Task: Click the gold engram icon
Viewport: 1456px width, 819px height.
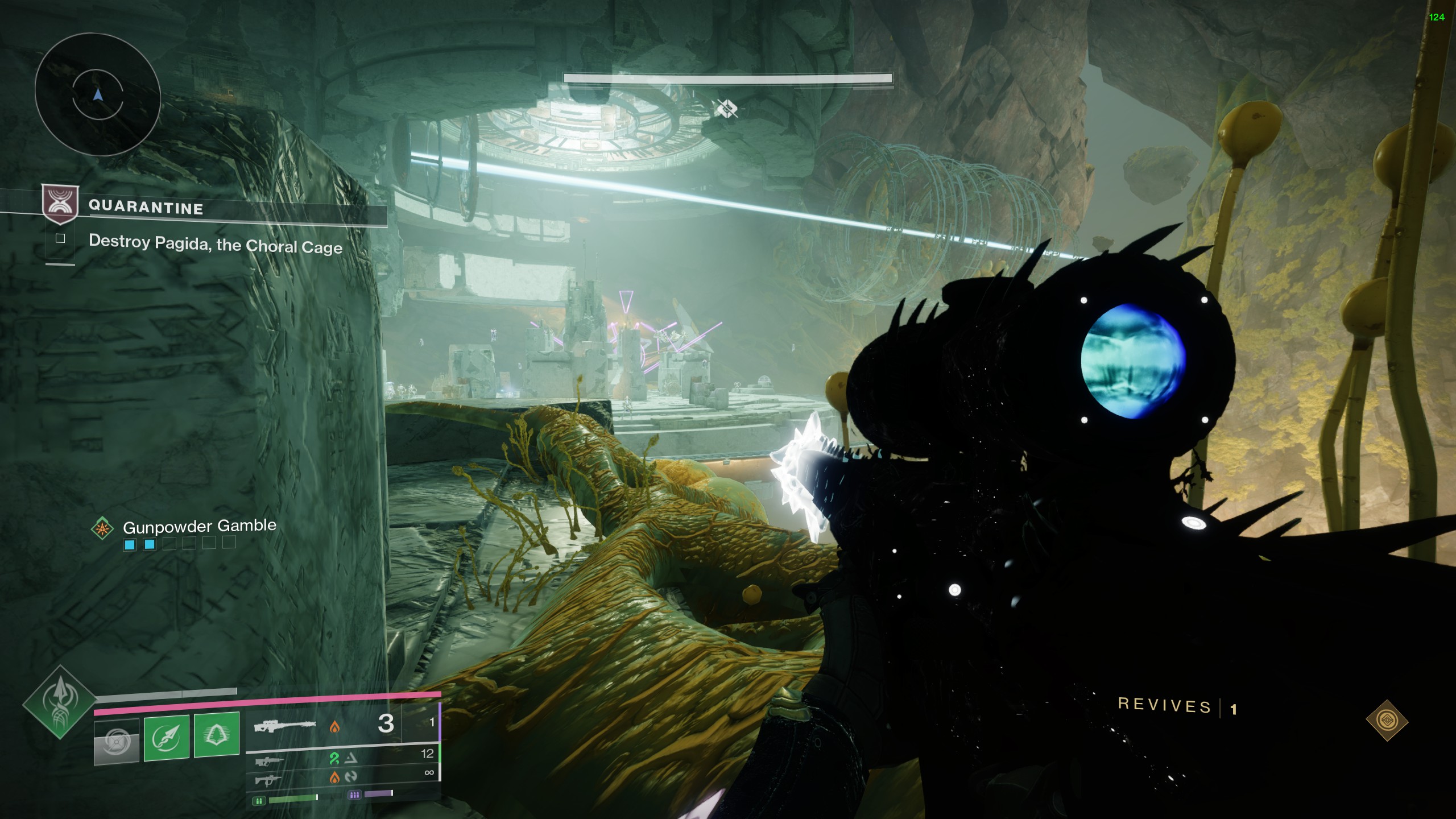Action: [1387, 720]
